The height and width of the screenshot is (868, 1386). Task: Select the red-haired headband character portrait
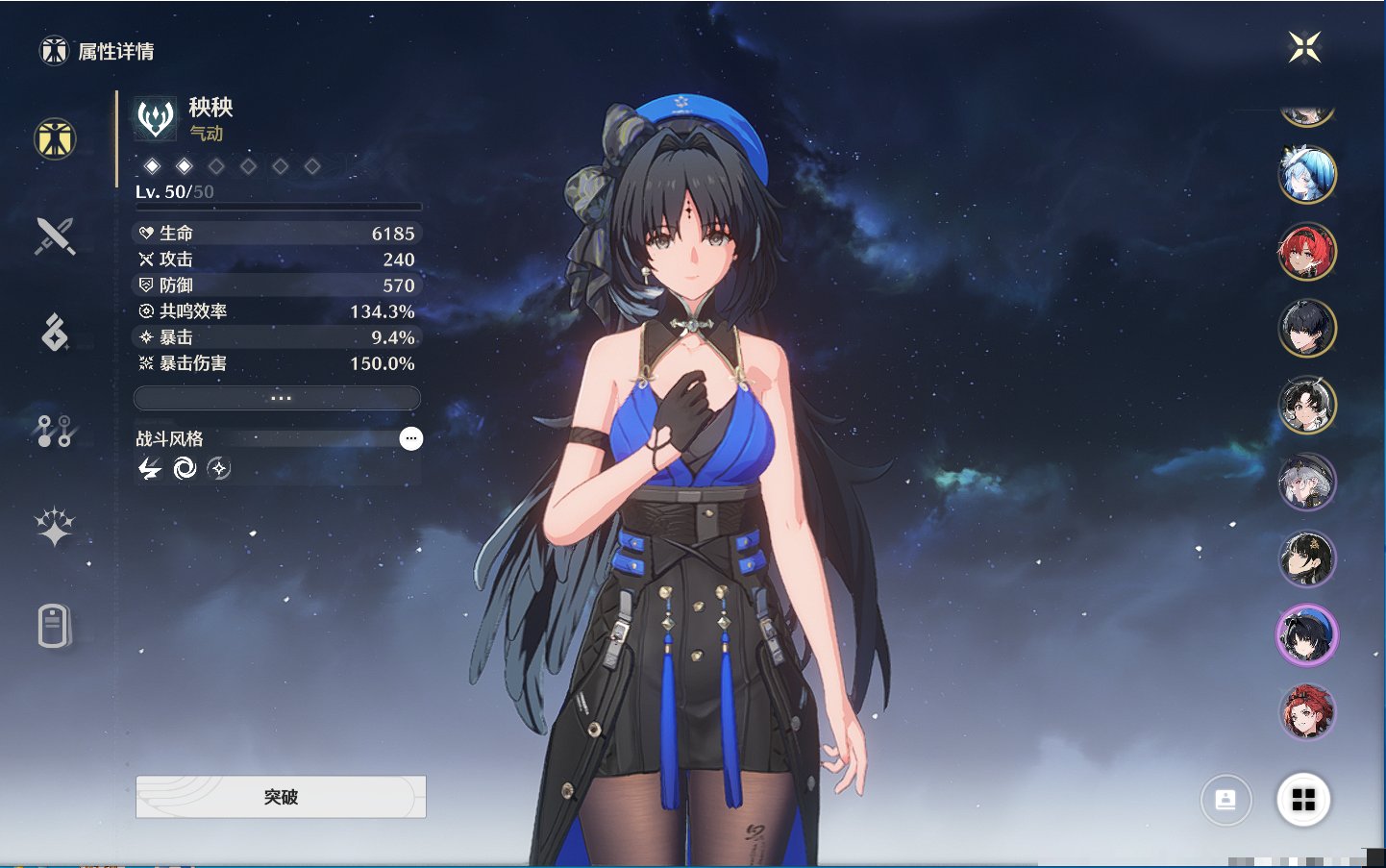[x=1307, y=252]
